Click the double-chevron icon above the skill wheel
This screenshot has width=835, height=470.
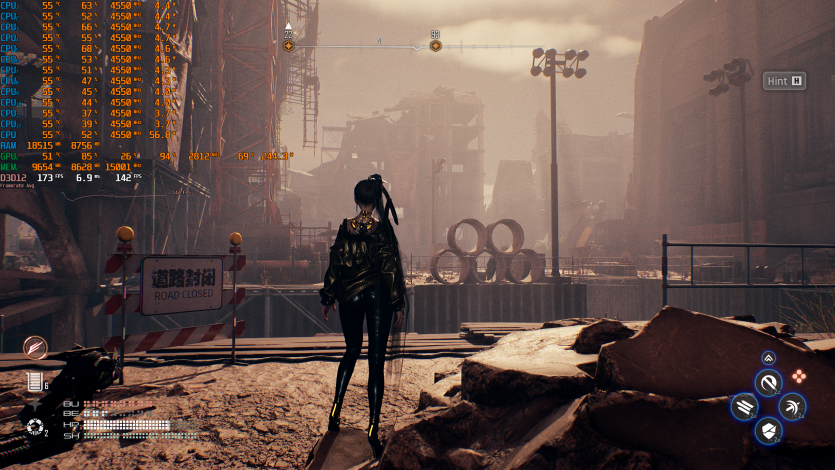(768, 357)
